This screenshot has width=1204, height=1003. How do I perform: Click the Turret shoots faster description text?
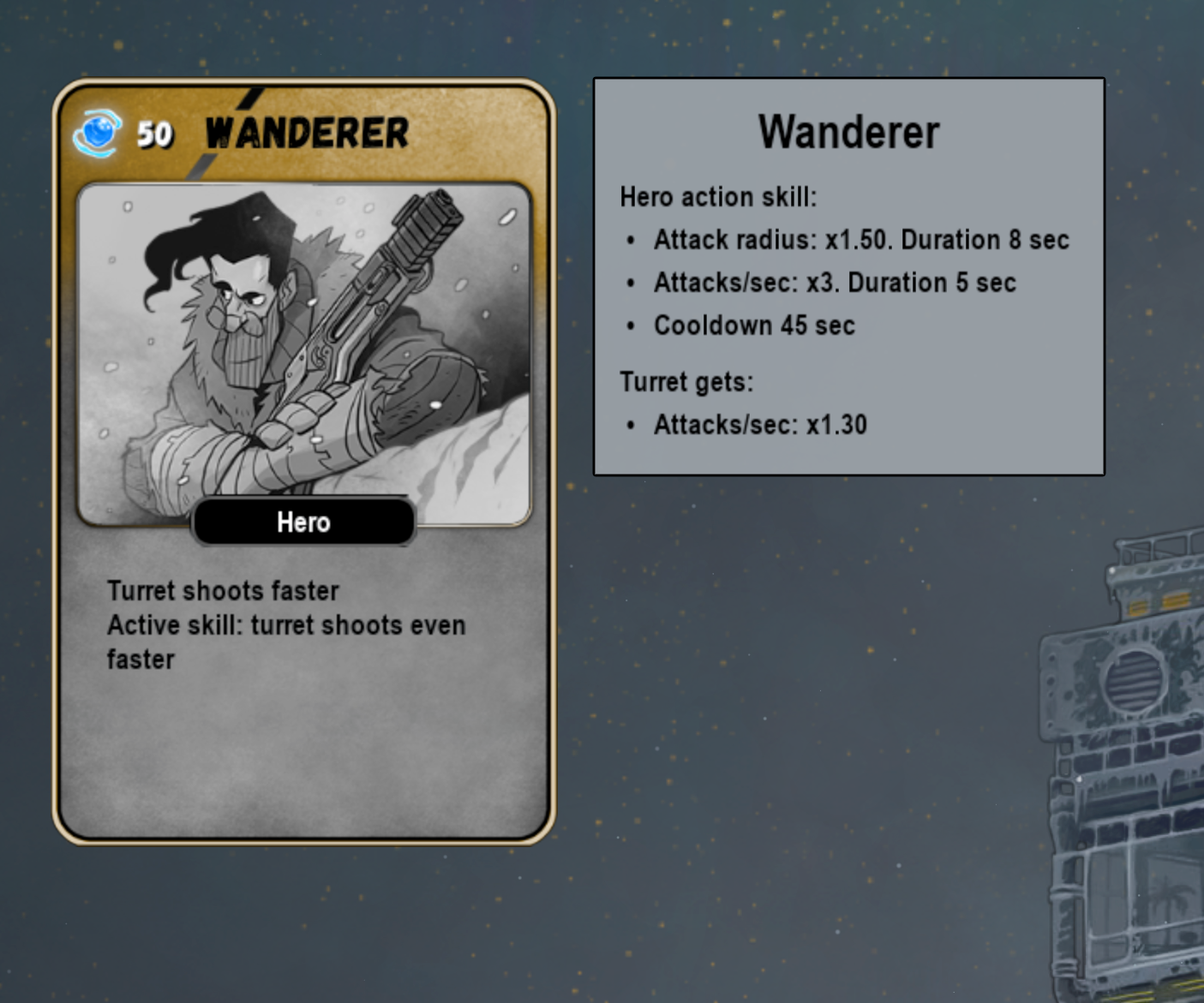click(x=223, y=590)
